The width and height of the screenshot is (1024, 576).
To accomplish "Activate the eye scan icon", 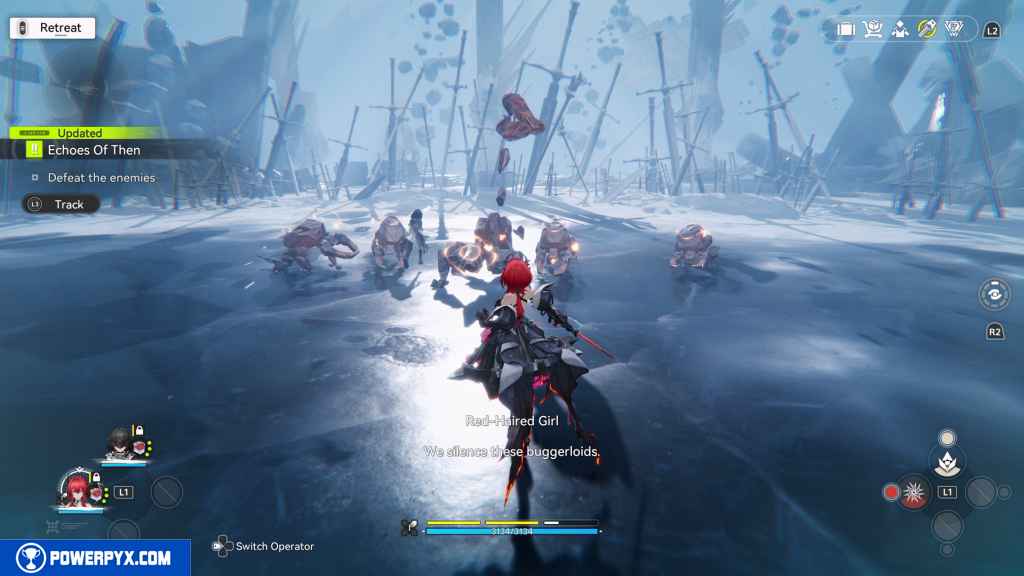I will point(994,294).
